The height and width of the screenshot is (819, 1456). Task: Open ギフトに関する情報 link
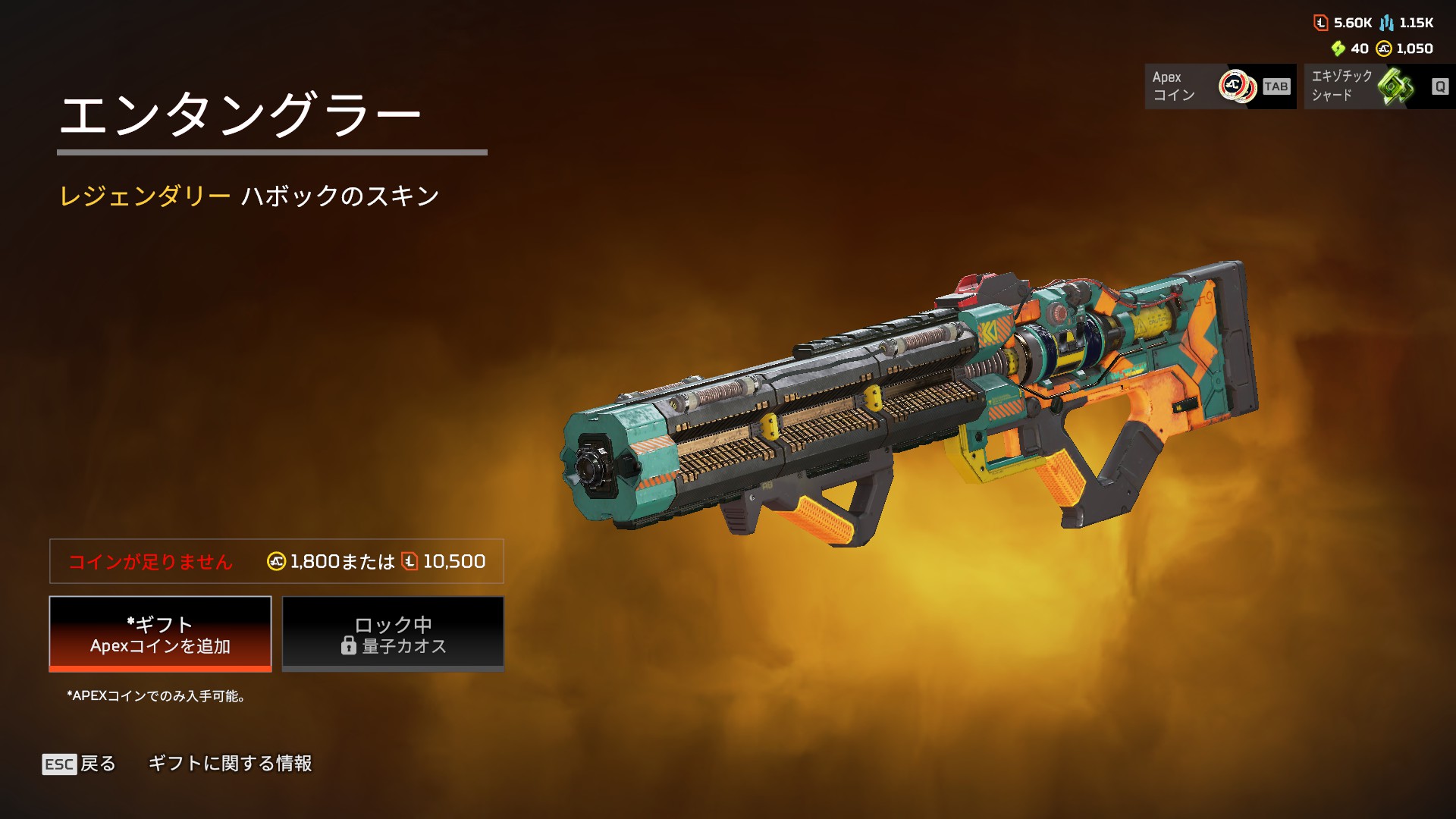pyautogui.click(x=230, y=764)
